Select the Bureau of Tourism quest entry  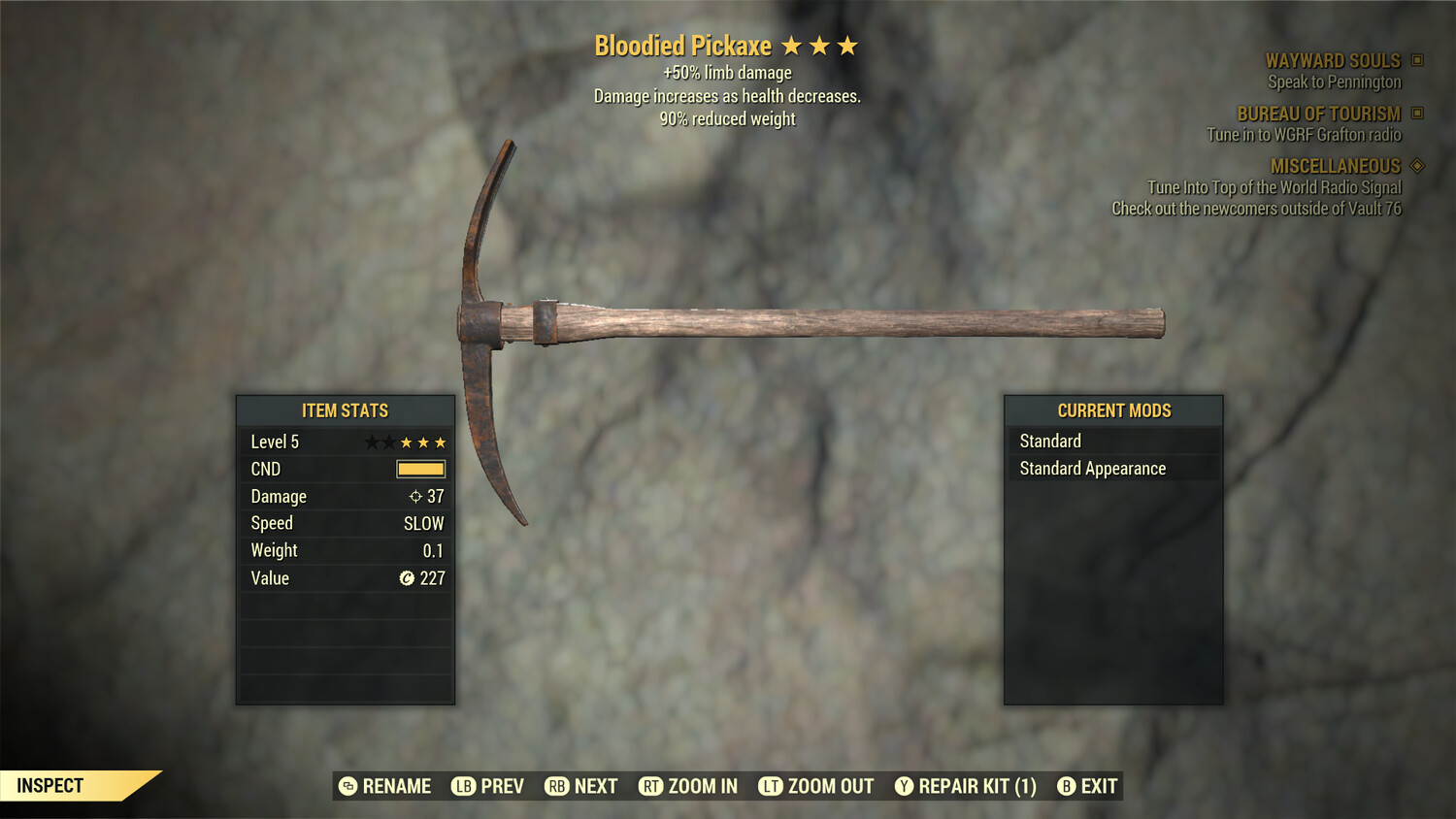tap(1318, 114)
